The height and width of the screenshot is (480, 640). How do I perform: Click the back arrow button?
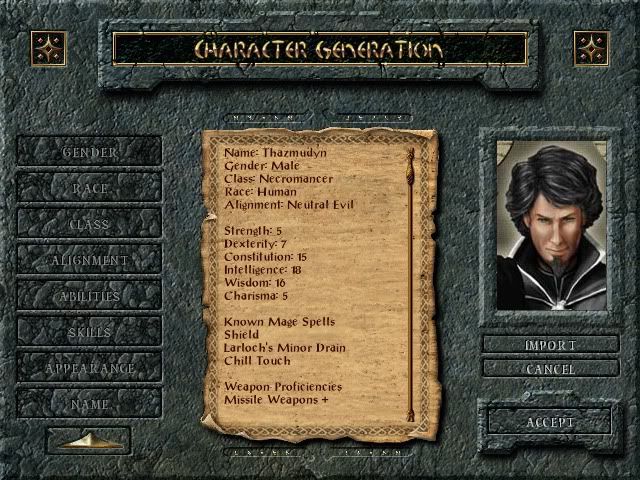pos(88,440)
